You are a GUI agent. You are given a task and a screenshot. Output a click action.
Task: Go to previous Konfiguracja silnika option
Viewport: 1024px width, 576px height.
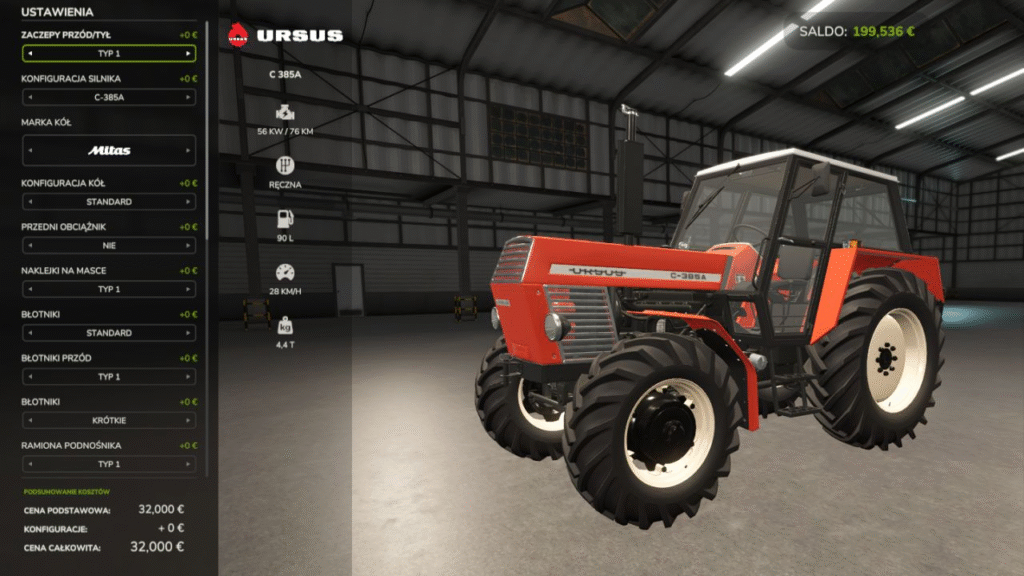(x=29, y=98)
